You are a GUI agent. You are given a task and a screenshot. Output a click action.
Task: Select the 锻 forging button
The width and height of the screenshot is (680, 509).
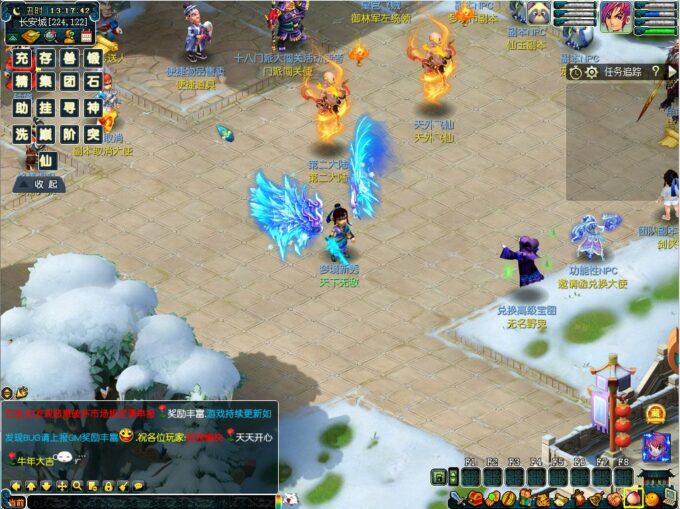[x=94, y=58]
